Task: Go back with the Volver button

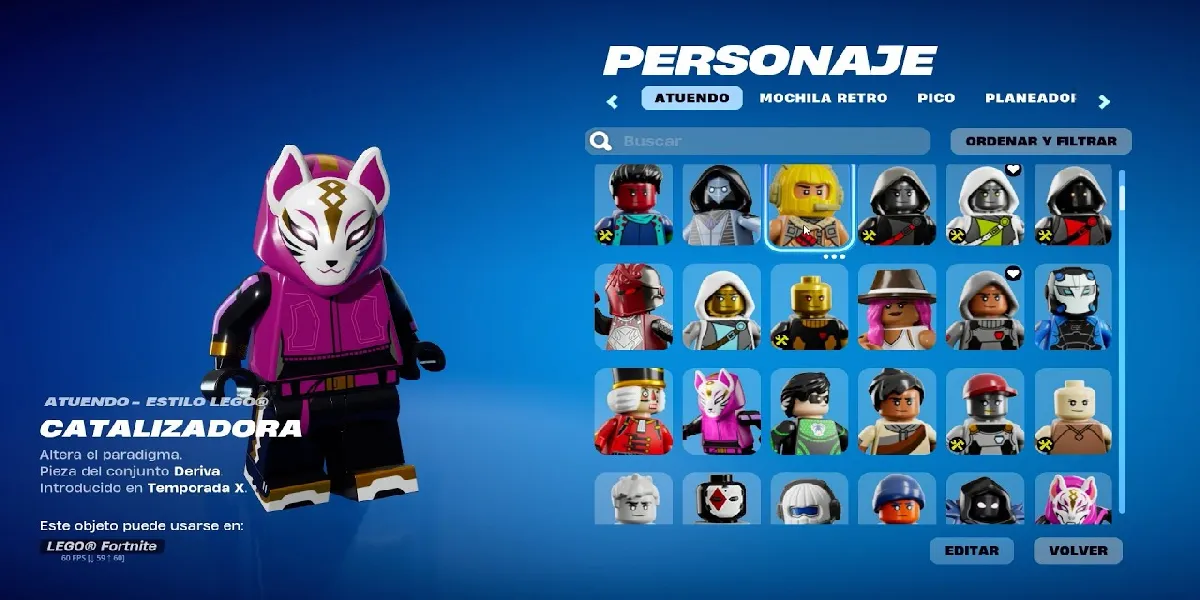Action: [x=1078, y=551]
